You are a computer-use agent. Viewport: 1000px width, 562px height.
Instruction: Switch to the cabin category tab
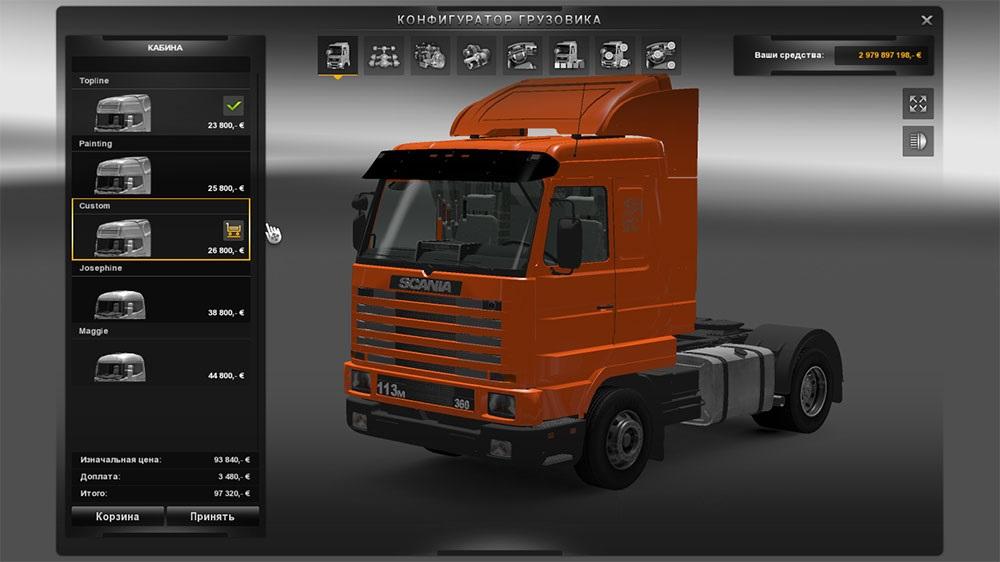338,55
